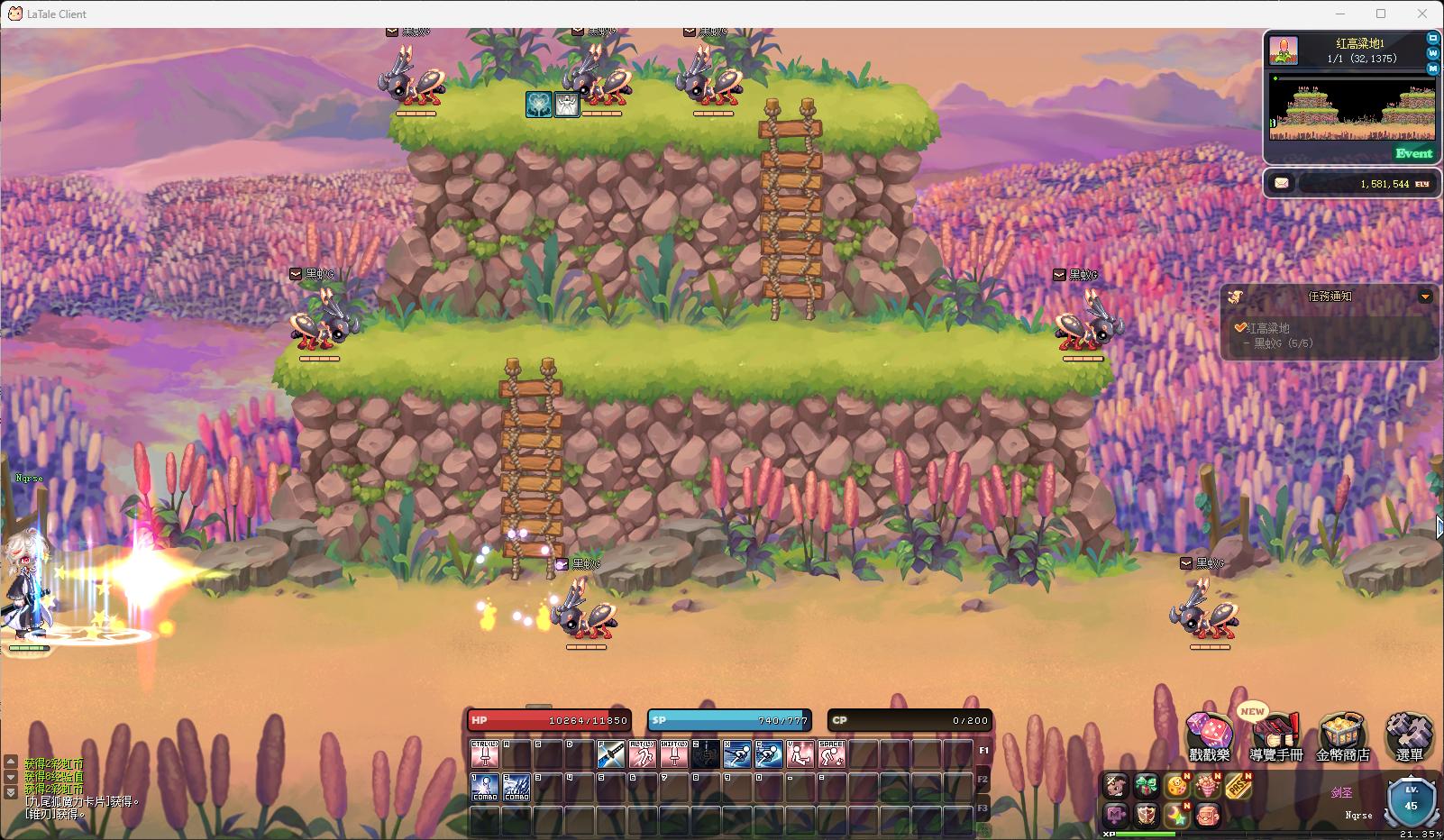Use the SPACE pick-up skill slot
1444x840 pixels.
[831, 753]
